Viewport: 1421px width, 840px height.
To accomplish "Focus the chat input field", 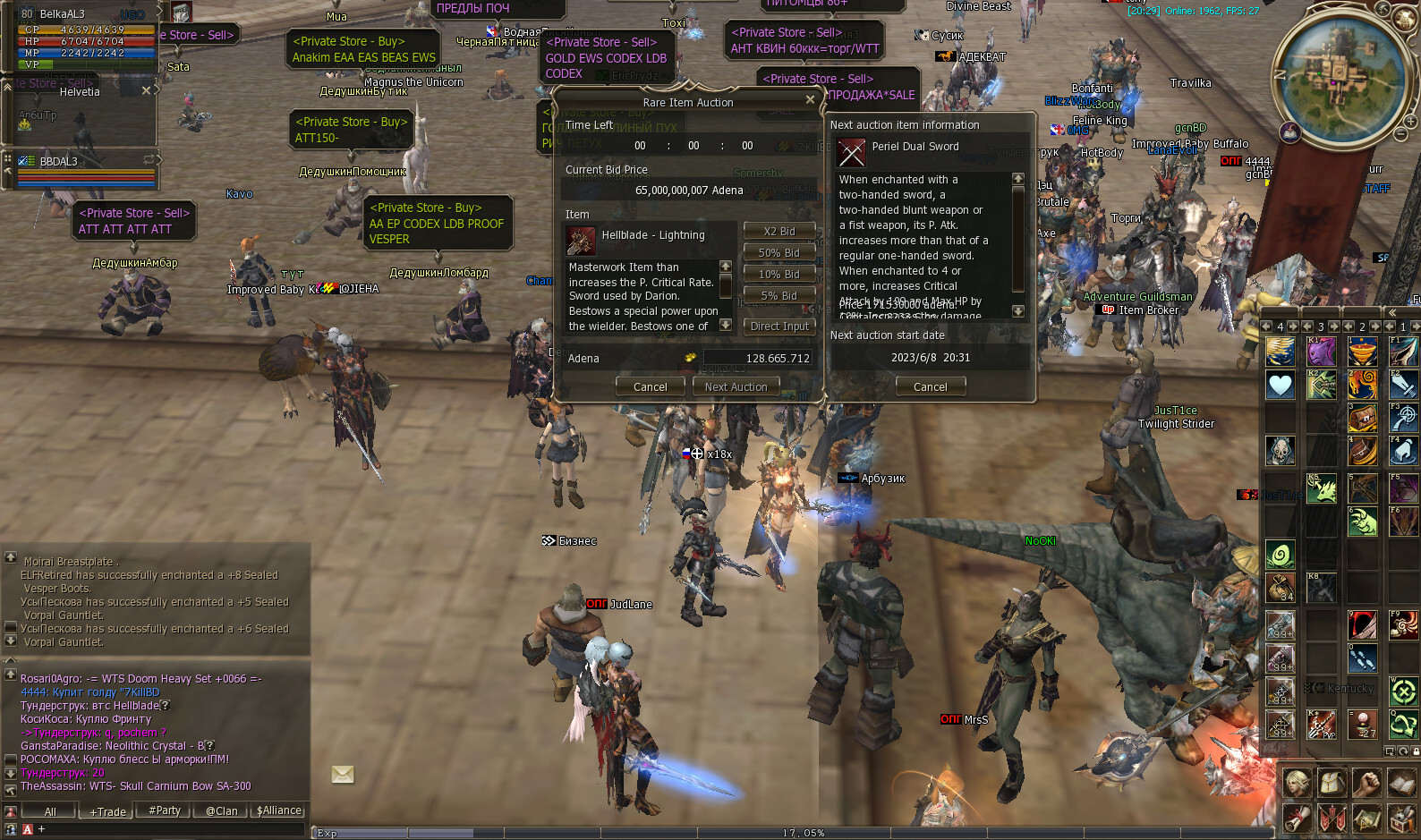I will [x=170, y=829].
